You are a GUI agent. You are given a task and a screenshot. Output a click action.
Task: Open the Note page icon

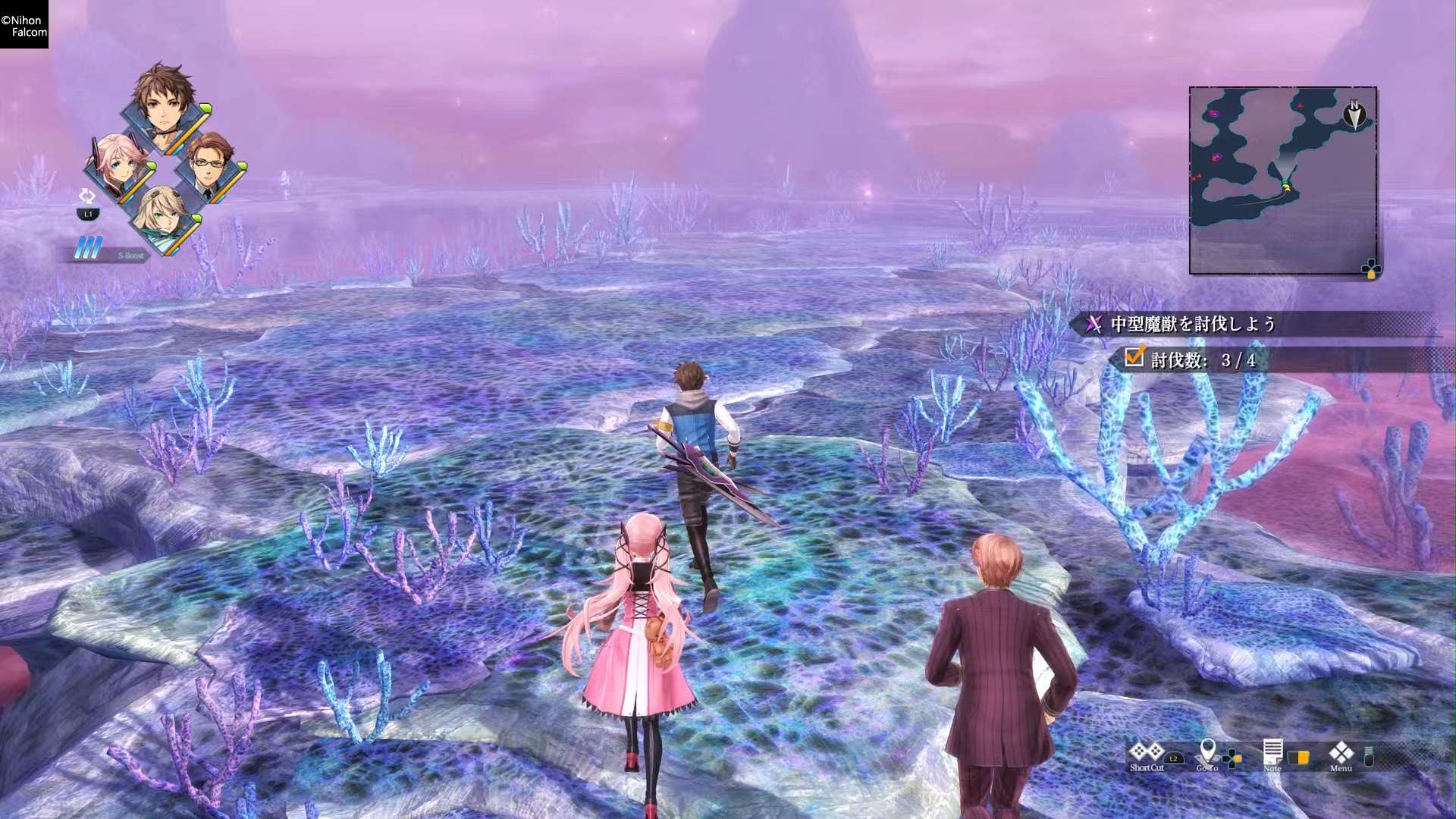(1272, 752)
